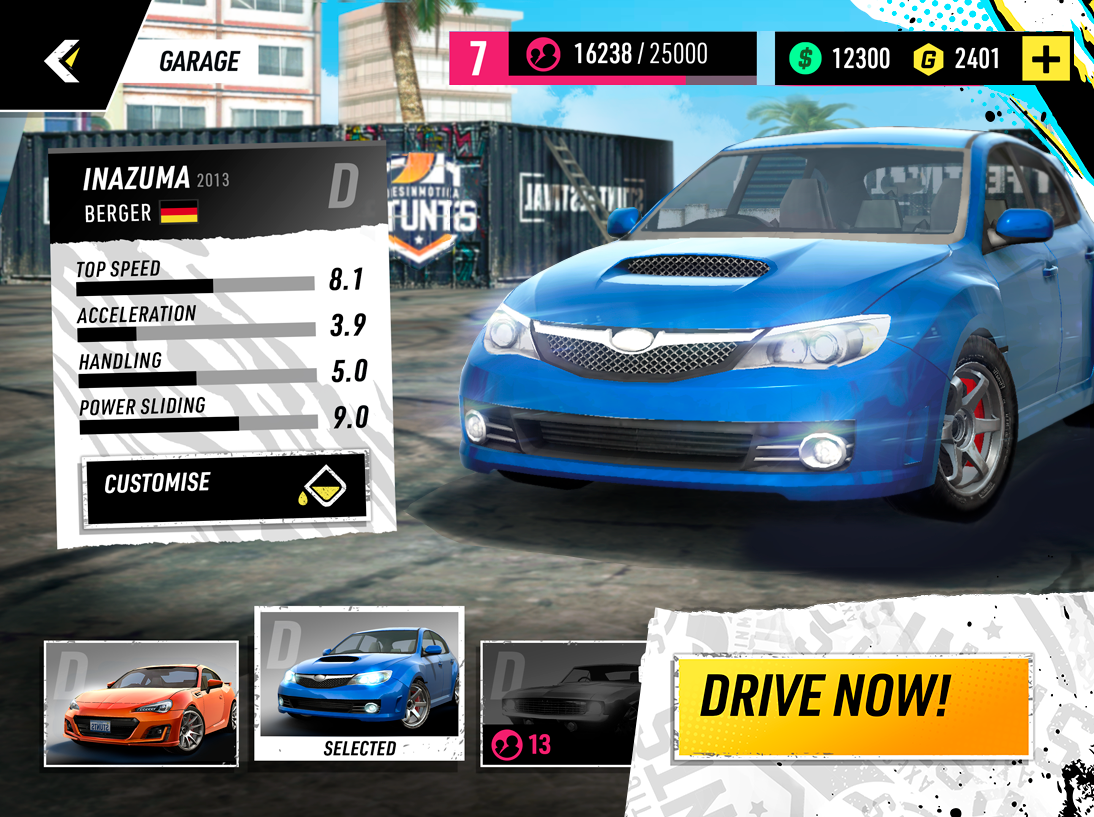The image size is (1094, 817).
Task: Select the orange coupe car thumbnail
Action: 141,703
